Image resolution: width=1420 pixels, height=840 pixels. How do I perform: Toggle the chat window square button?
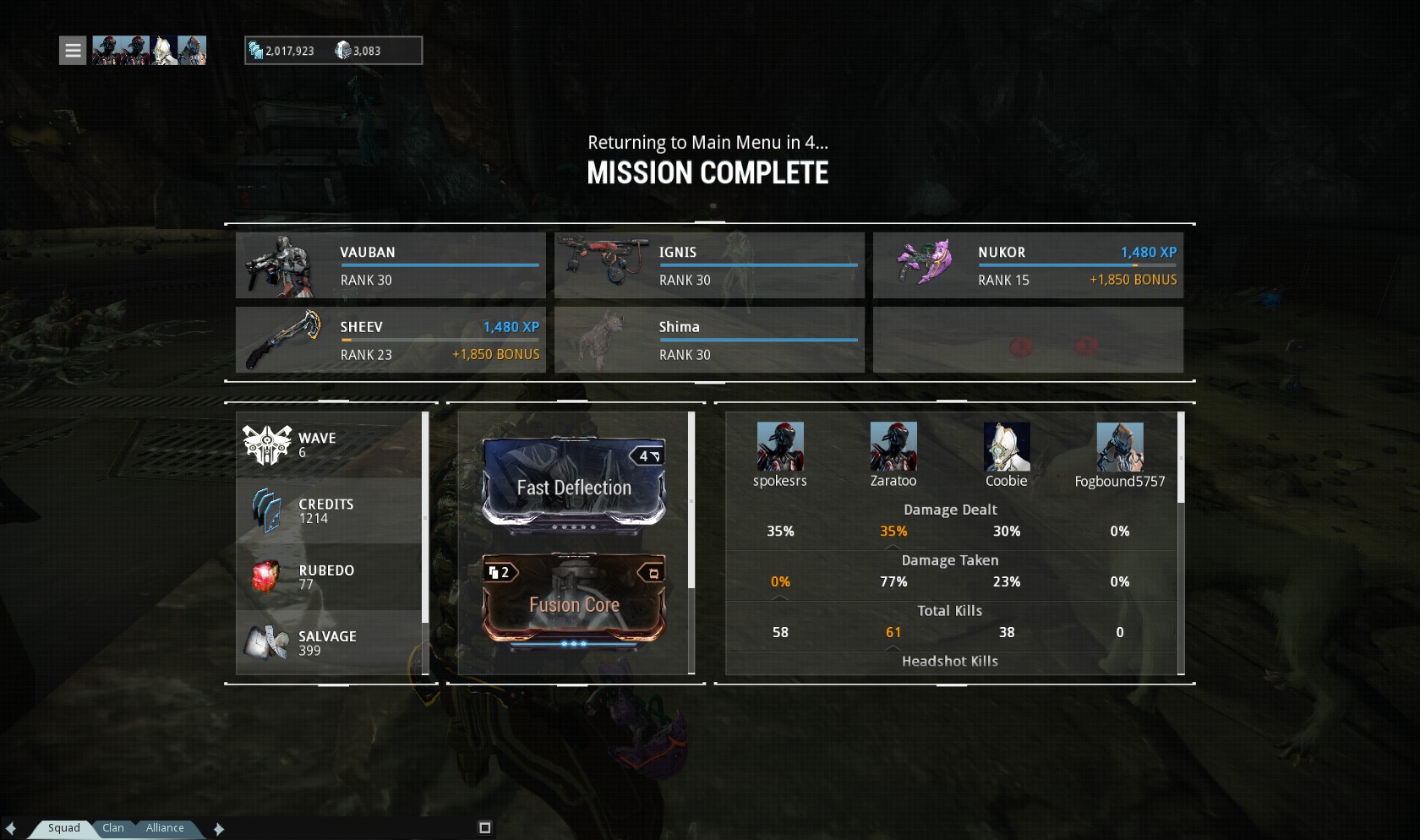485,828
